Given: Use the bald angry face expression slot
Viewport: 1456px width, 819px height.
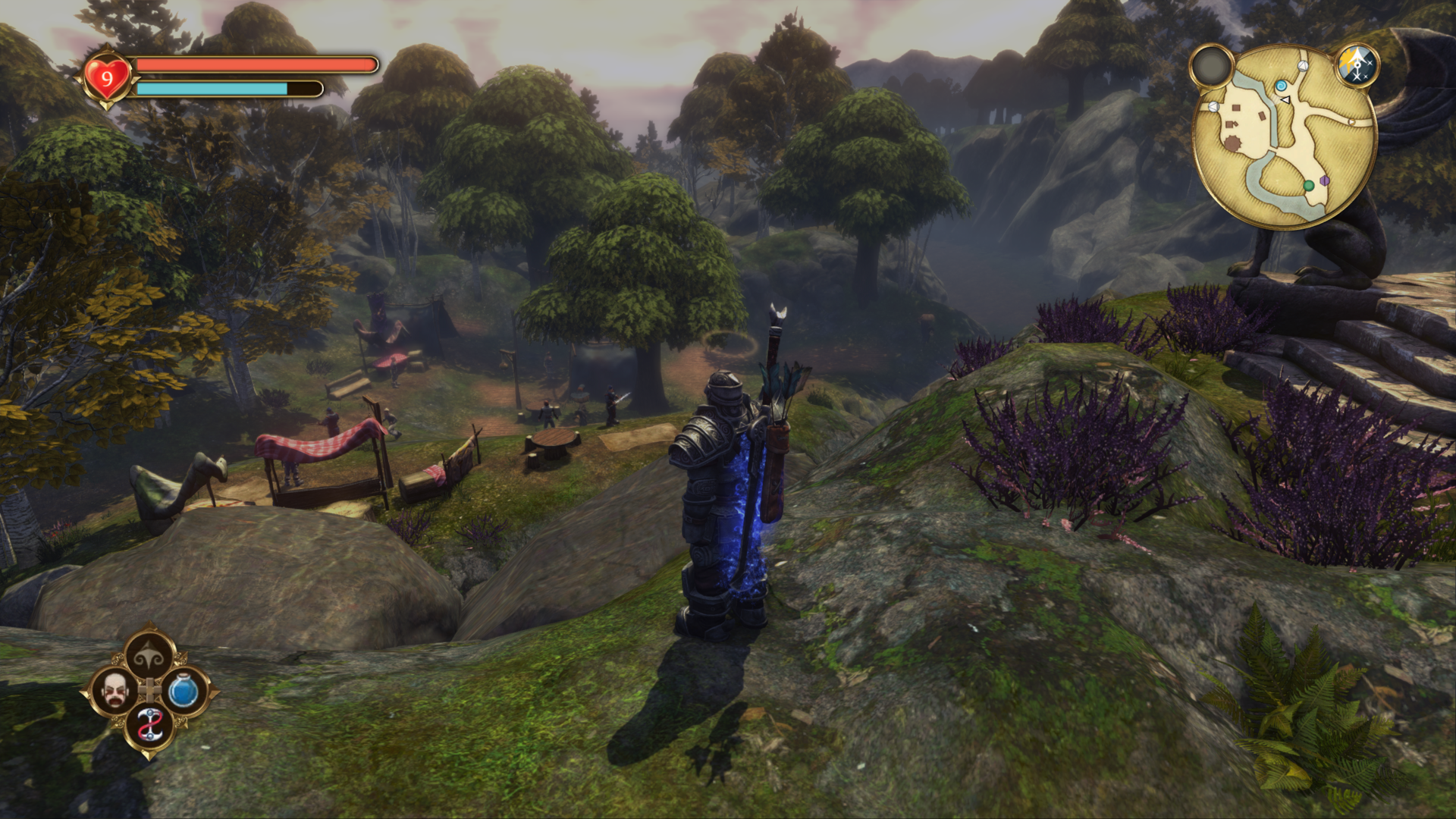Looking at the screenshot, I should tap(114, 691).
